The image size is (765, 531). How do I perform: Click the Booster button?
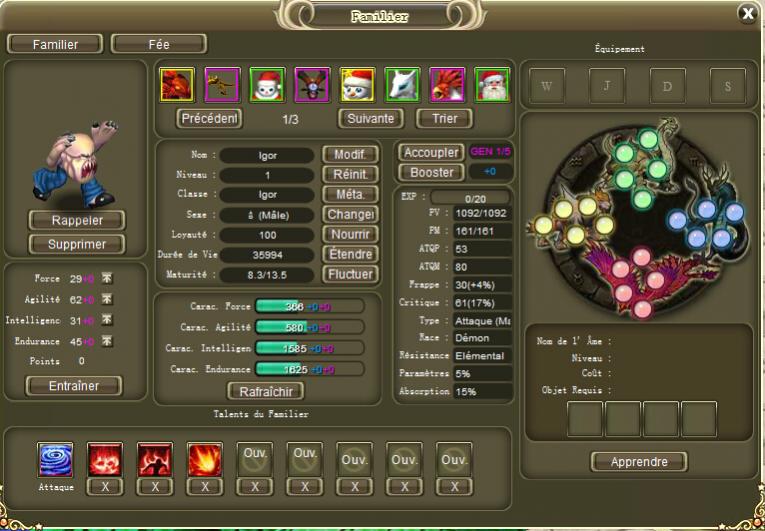pyautogui.click(x=430, y=172)
